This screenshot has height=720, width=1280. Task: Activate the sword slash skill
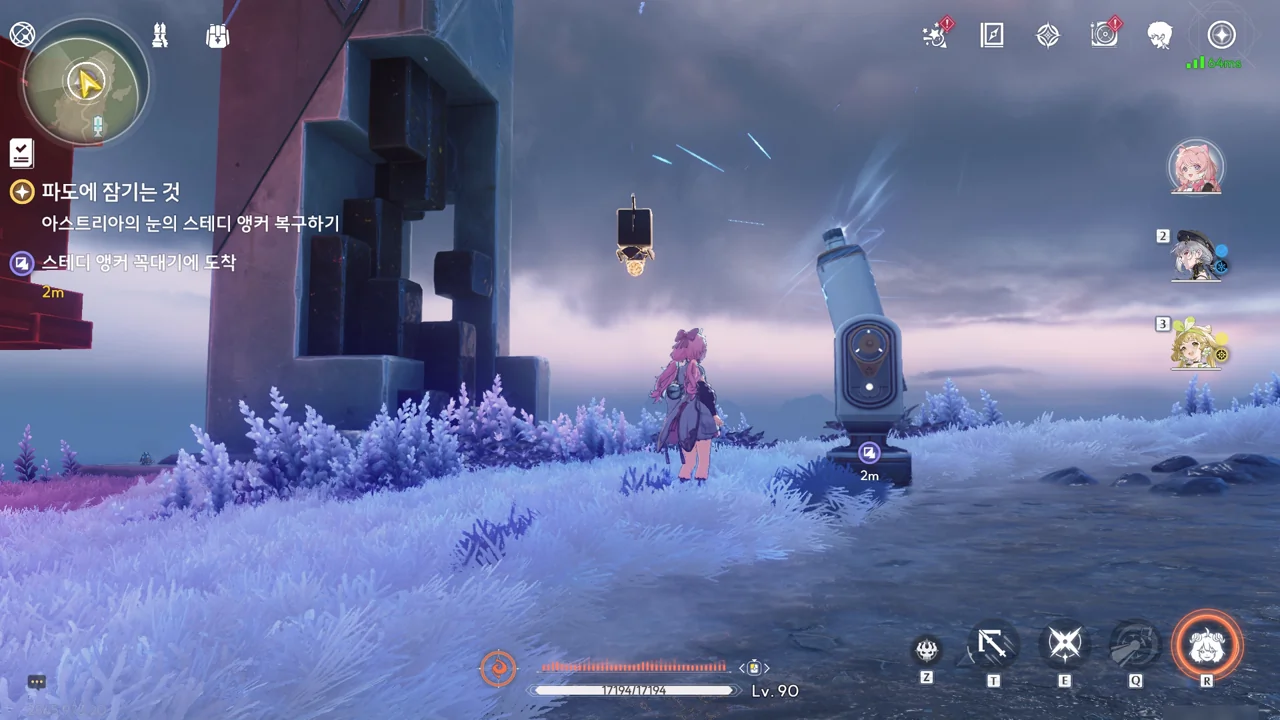pyautogui.click(x=993, y=646)
